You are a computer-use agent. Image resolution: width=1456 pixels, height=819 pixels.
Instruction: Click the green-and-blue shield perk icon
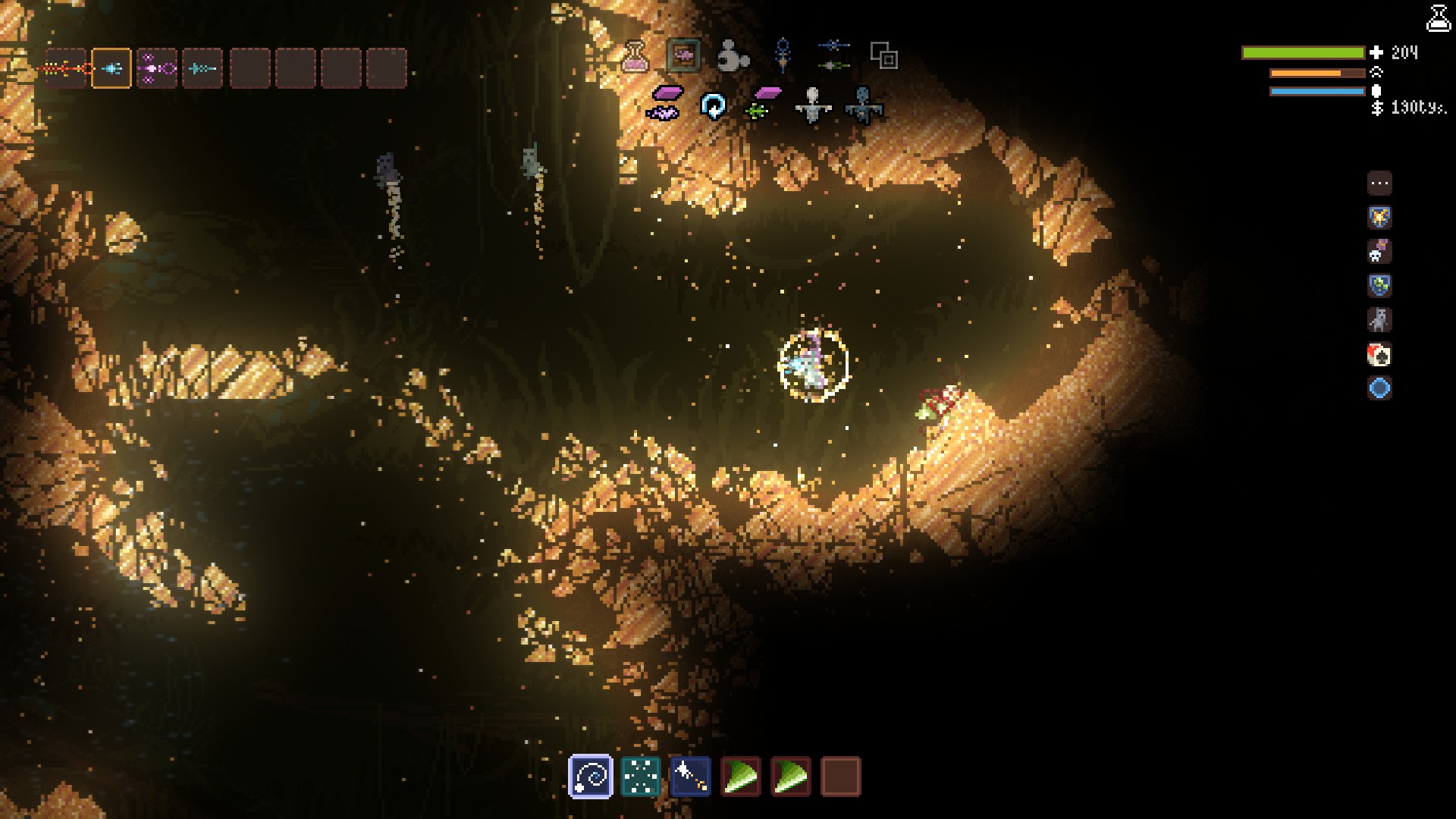pyautogui.click(x=1379, y=286)
